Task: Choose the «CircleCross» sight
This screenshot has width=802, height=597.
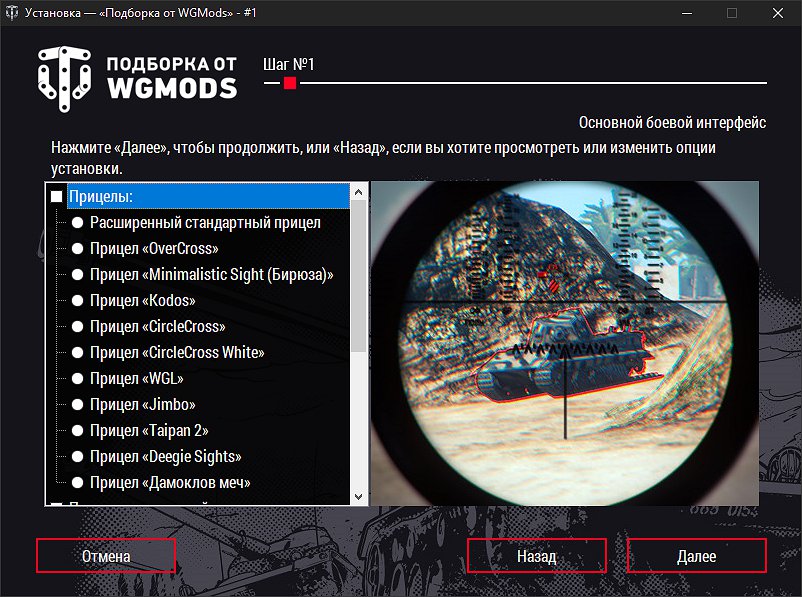Action: click(77, 326)
